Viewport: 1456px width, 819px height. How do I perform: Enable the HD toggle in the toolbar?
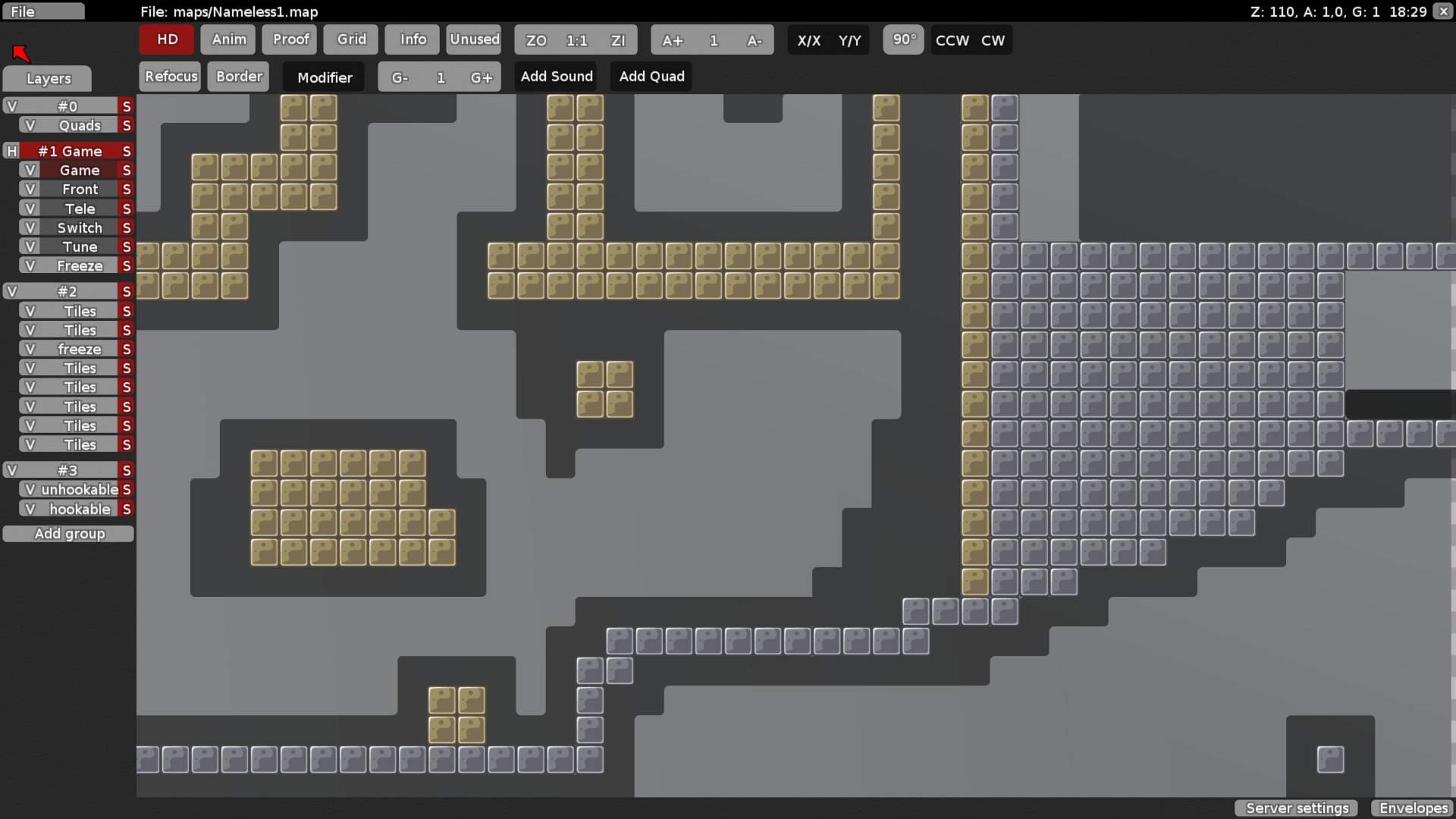pos(165,39)
